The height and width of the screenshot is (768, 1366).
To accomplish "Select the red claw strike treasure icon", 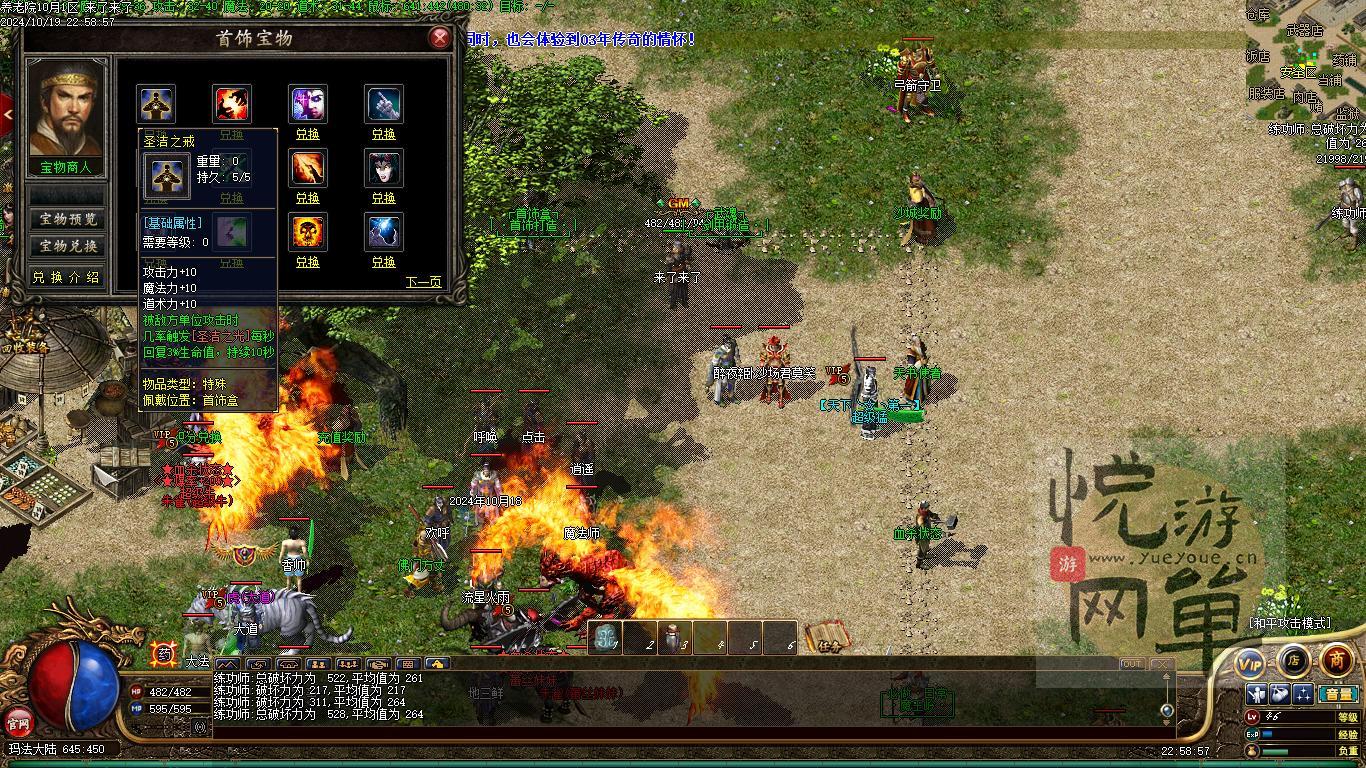I will tap(232, 104).
